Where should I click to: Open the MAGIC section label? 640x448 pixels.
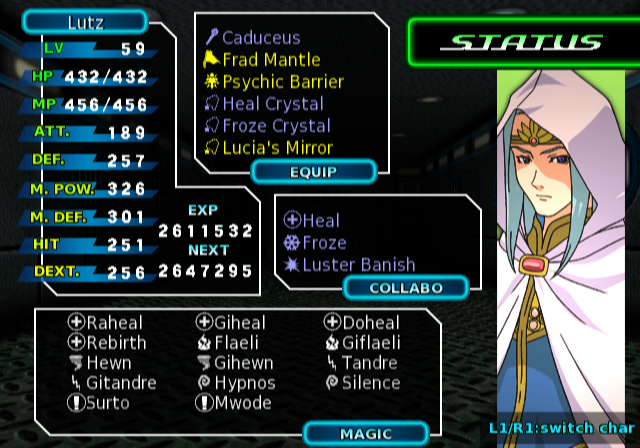click(x=365, y=433)
